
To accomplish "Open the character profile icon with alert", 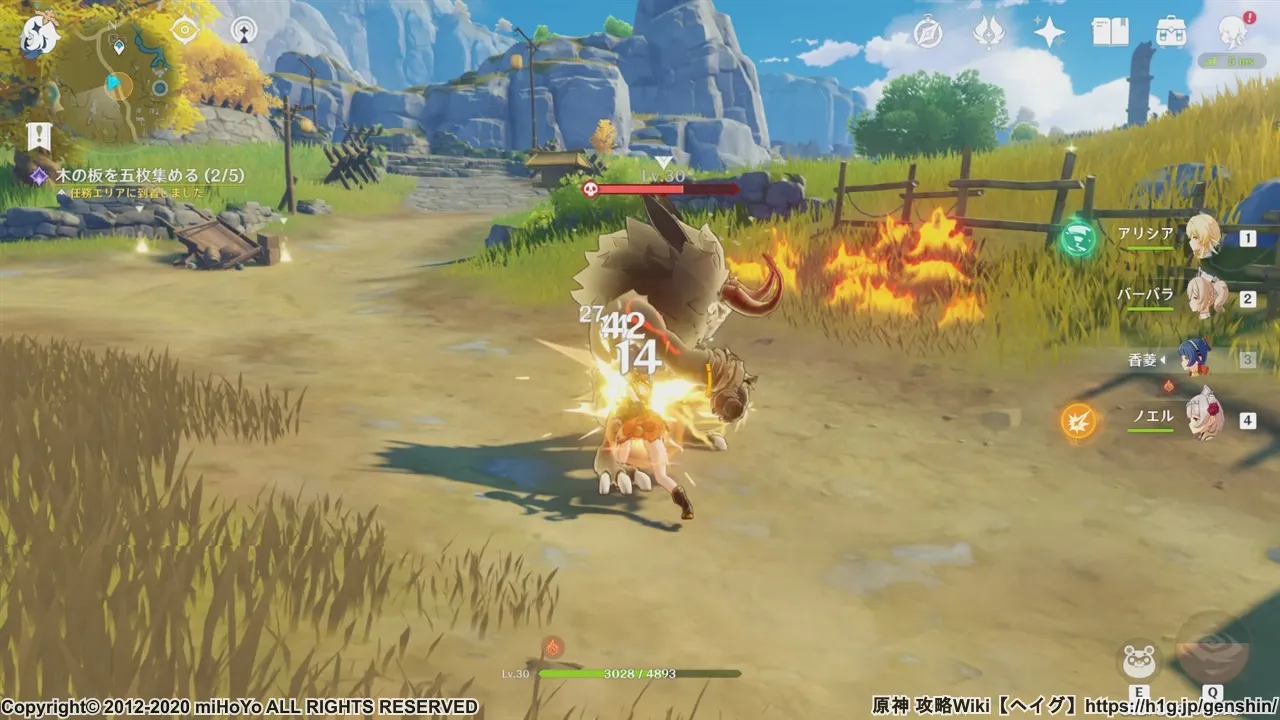I will click(1233, 32).
